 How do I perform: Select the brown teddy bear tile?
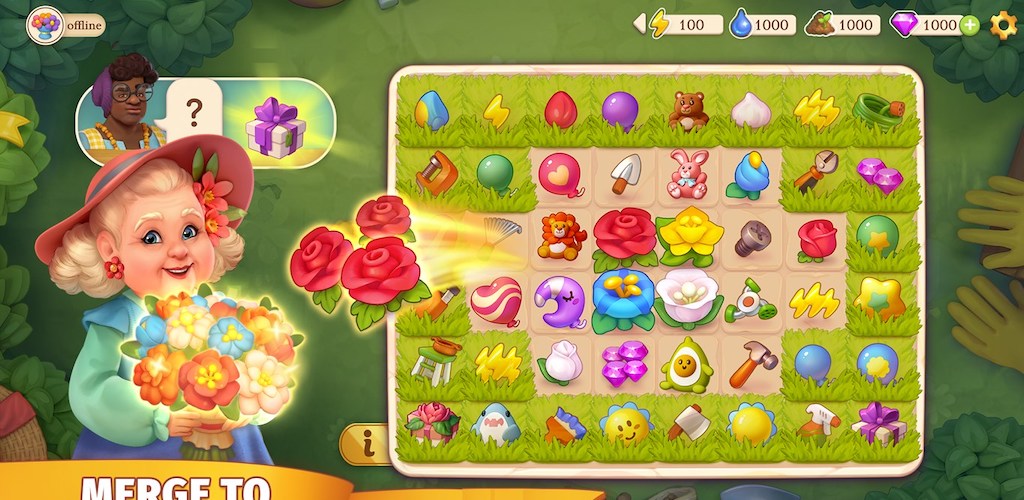688,111
